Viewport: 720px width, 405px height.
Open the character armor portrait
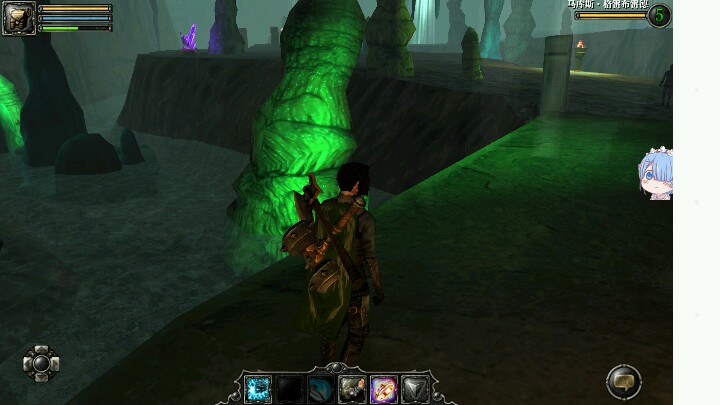coord(19,18)
